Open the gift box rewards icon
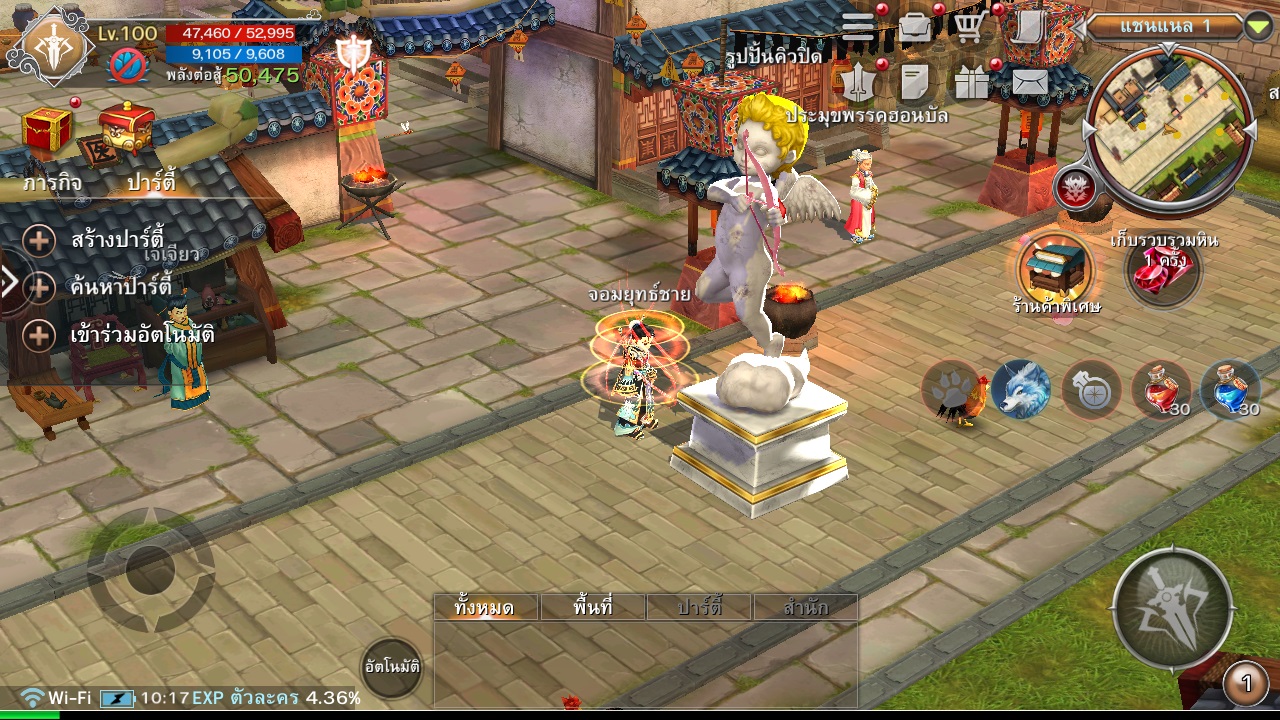 pyautogui.click(x=970, y=83)
